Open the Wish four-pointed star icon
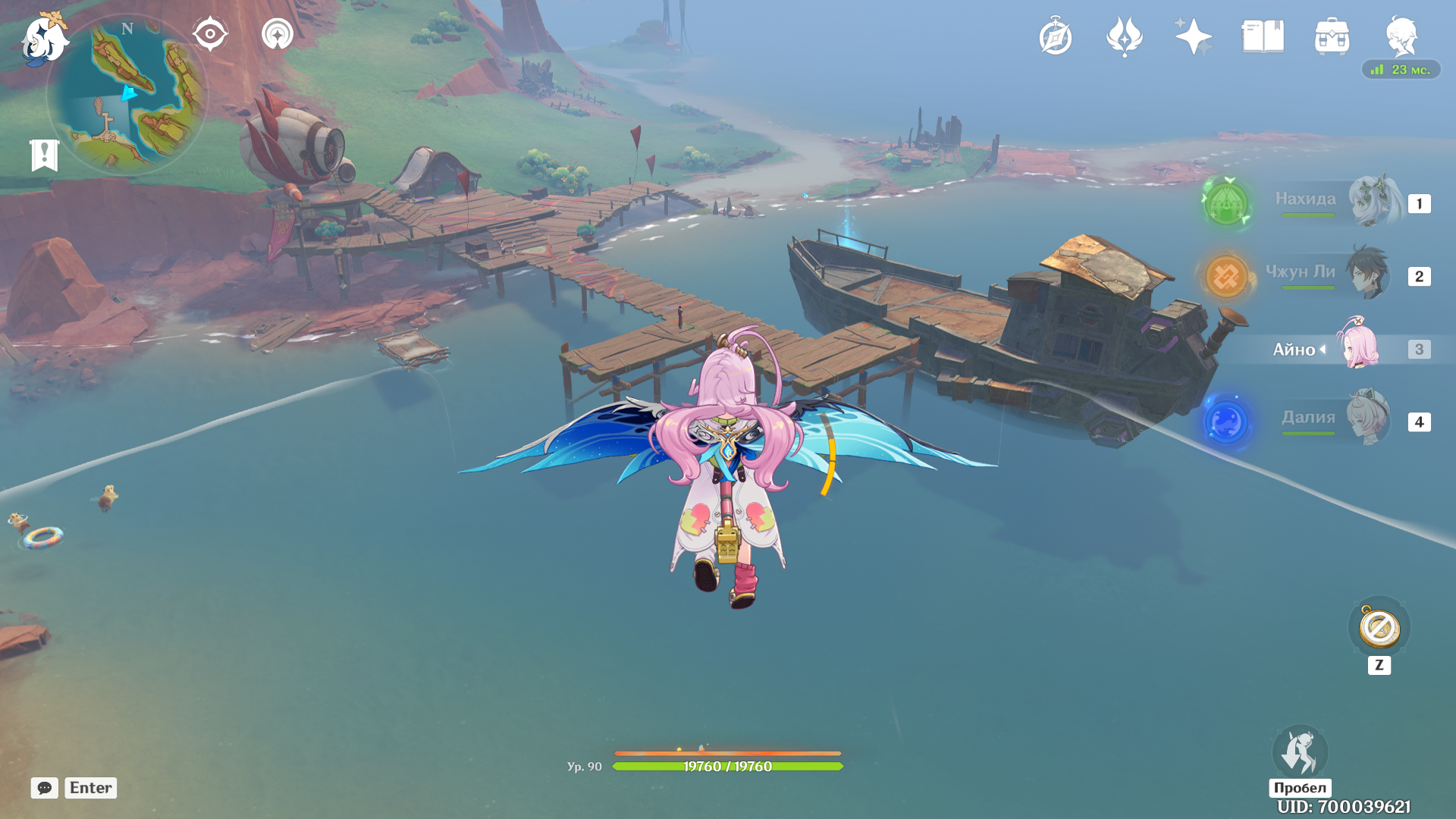The image size is (1456, 819). [1194, 37]
